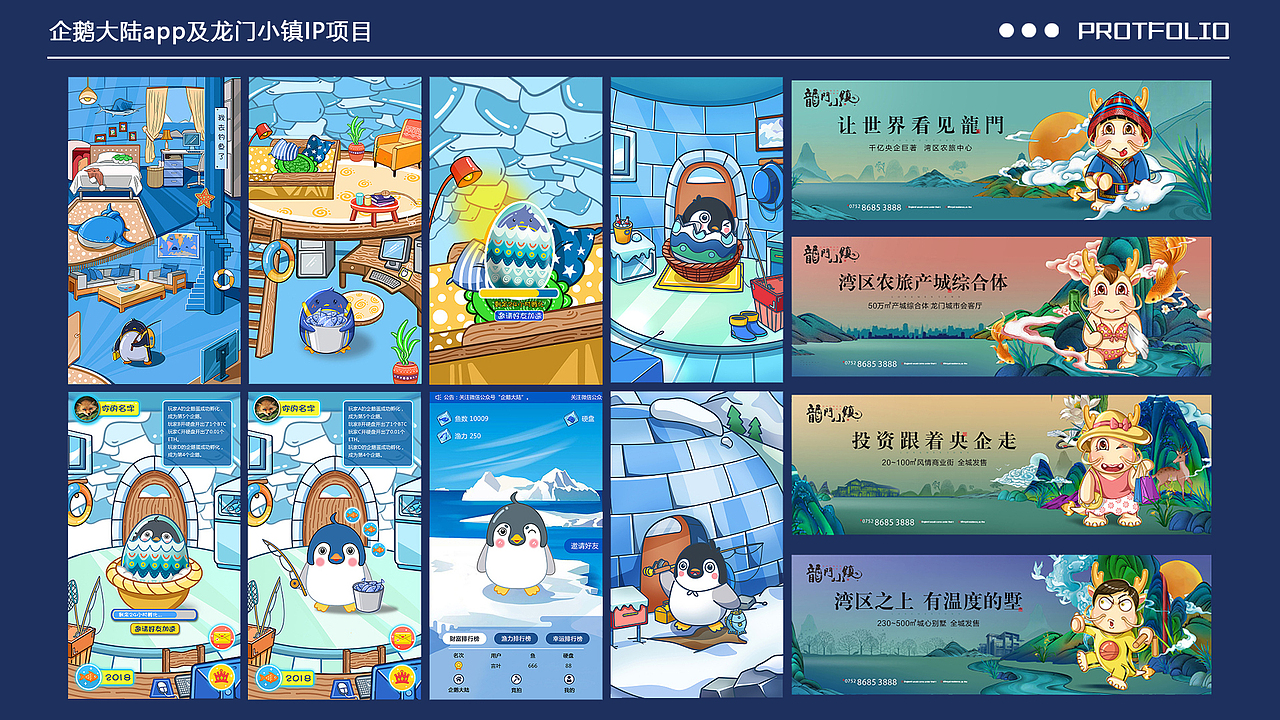This screenshot has width=1280, height=720.
Task: Click the orange fish icon on the 2018 badge
Action: 89,676
